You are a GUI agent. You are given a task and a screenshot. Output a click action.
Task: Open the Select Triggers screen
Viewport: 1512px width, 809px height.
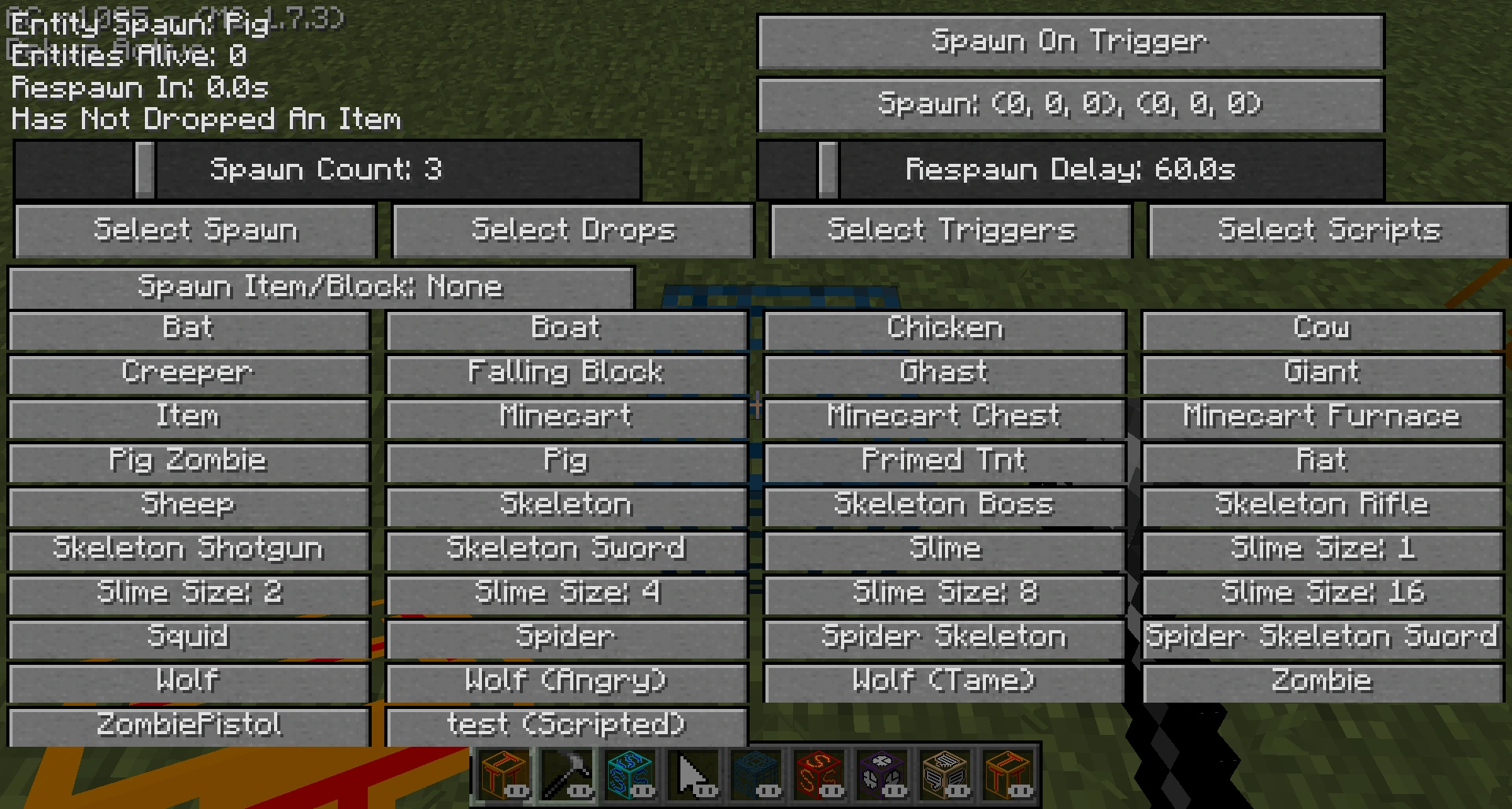pos(951,230)
